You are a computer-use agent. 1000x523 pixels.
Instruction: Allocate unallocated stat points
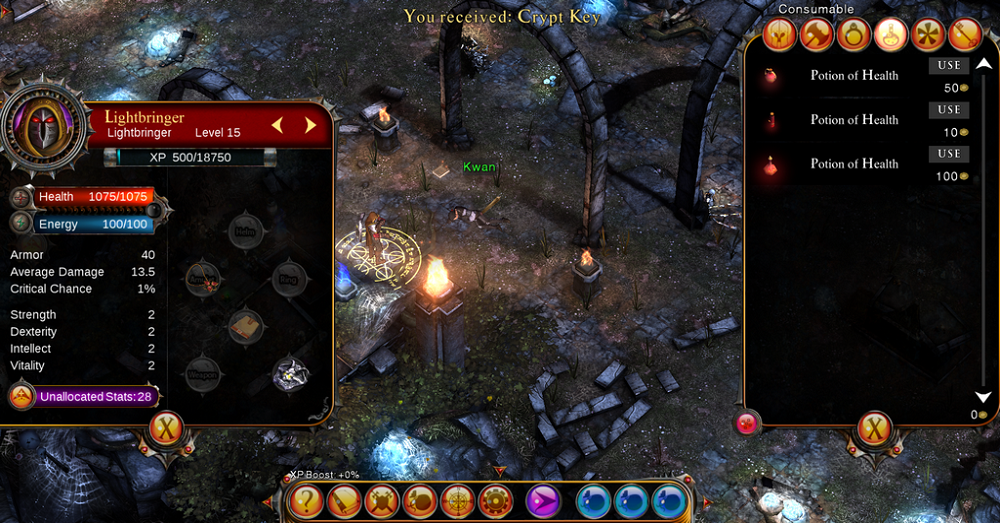tap(22, 396)
